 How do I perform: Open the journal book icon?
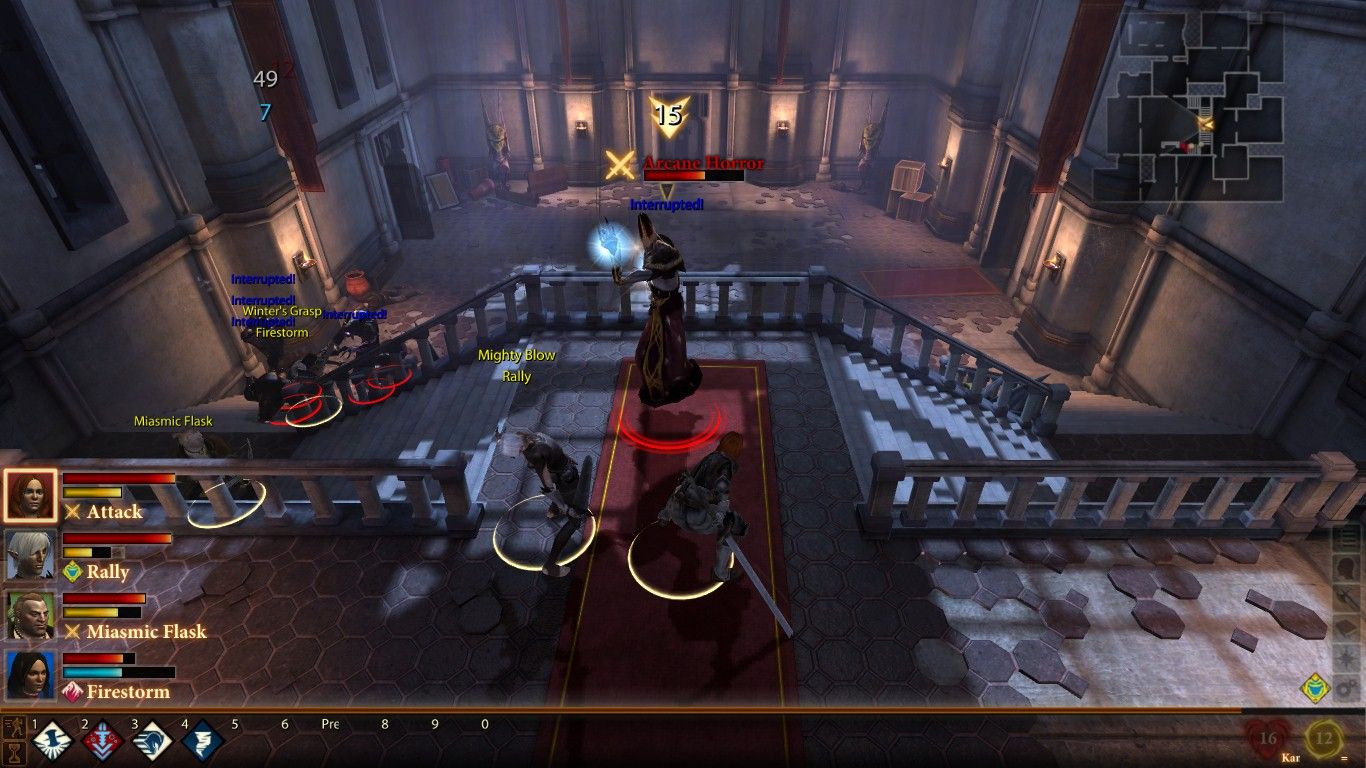pos(1346,628)
